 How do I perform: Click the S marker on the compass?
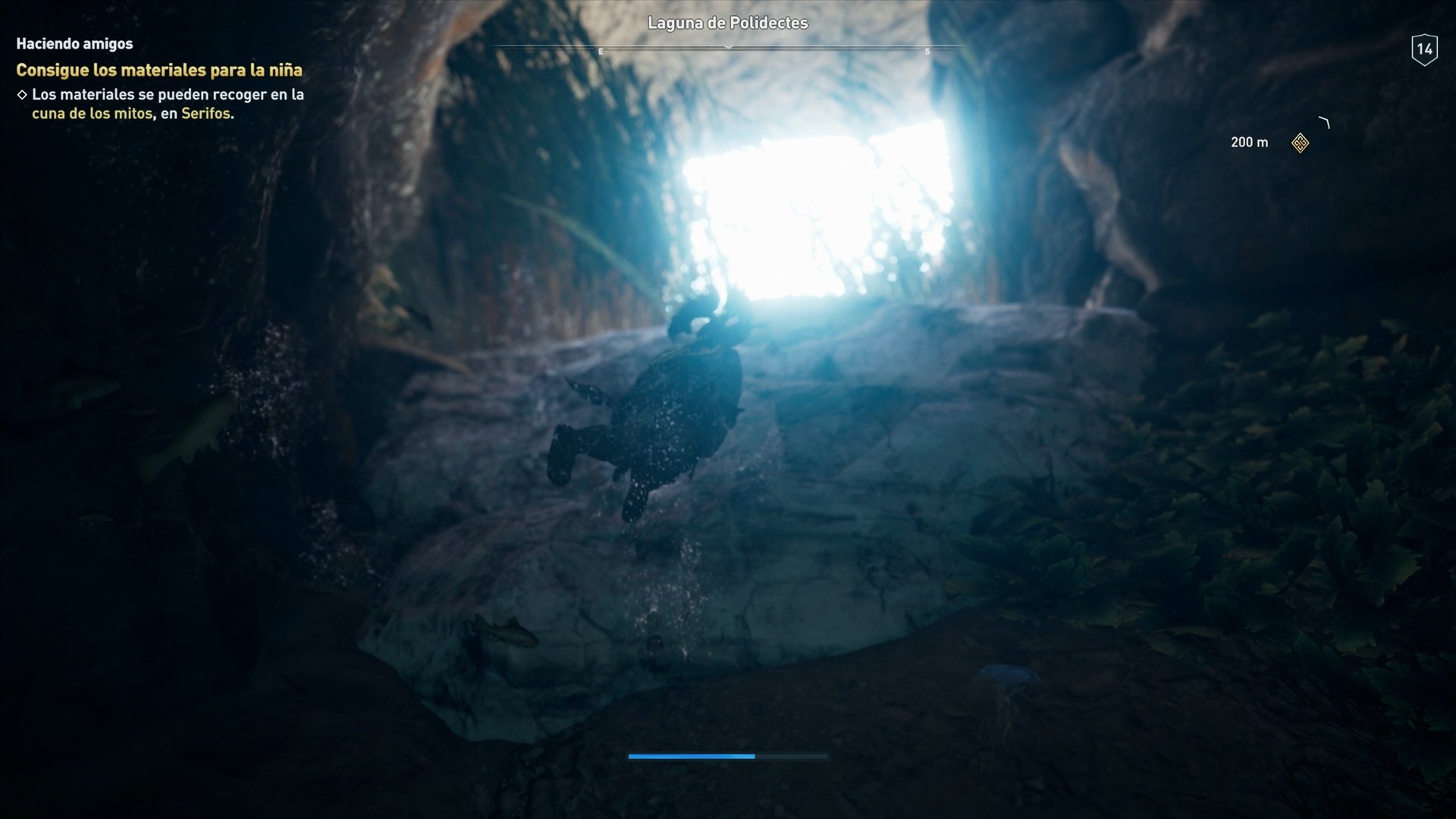click(926, 52)
